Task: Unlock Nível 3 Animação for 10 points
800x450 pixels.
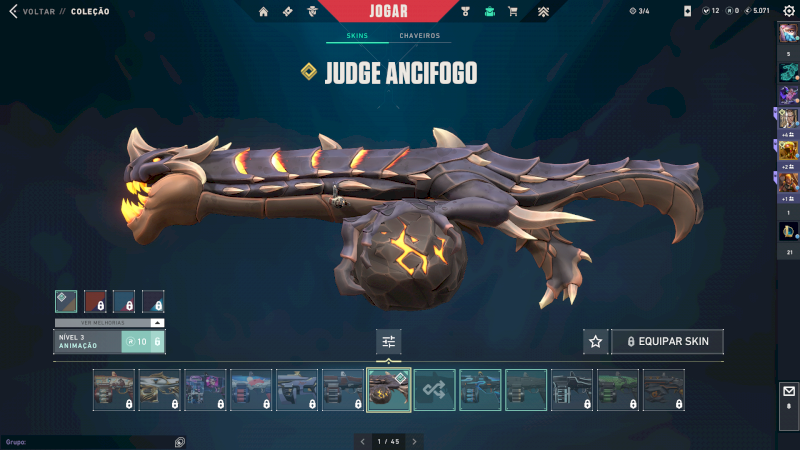Action: 141,342
